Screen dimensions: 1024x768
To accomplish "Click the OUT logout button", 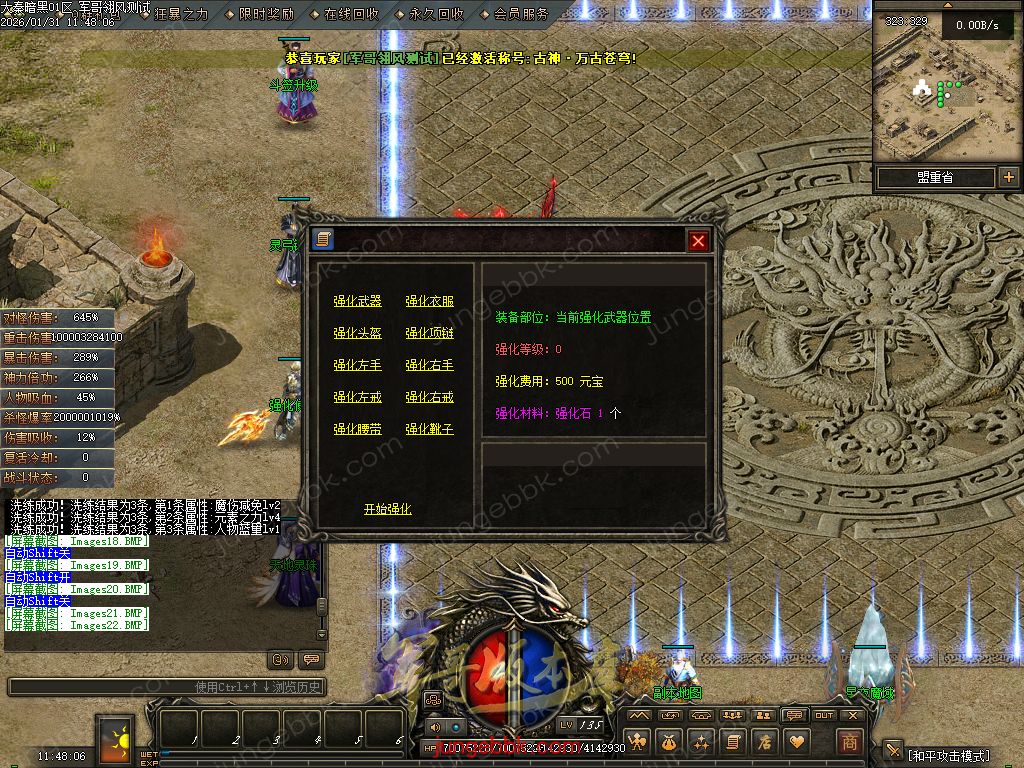I will click(824, 715).
